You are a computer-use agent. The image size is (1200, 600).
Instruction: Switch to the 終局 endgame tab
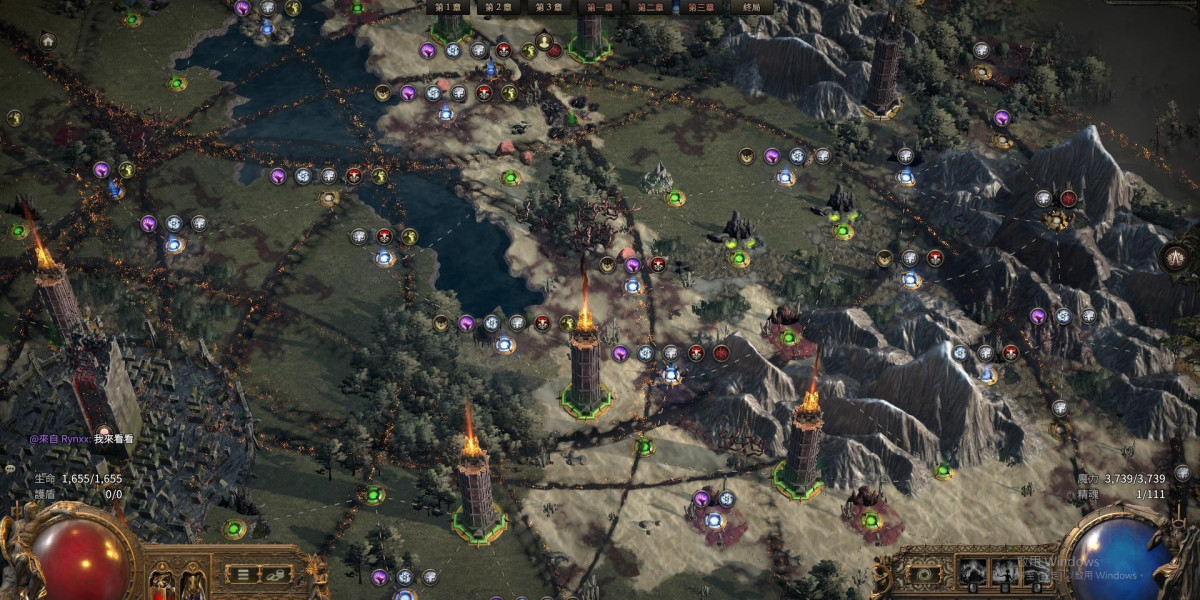tap(752, 7)
